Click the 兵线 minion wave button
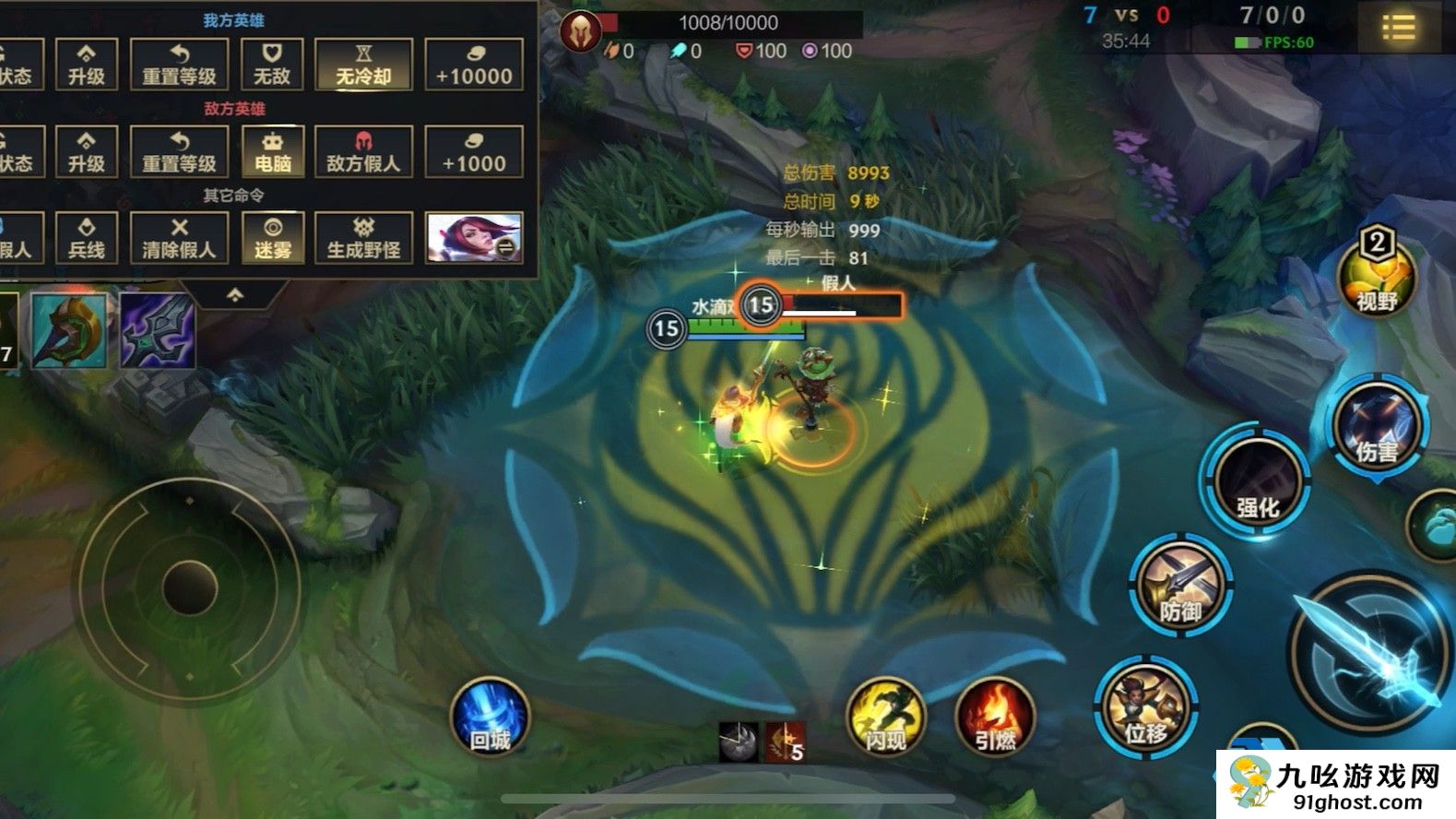This screenshot has height=819, width=1456. 87,238
